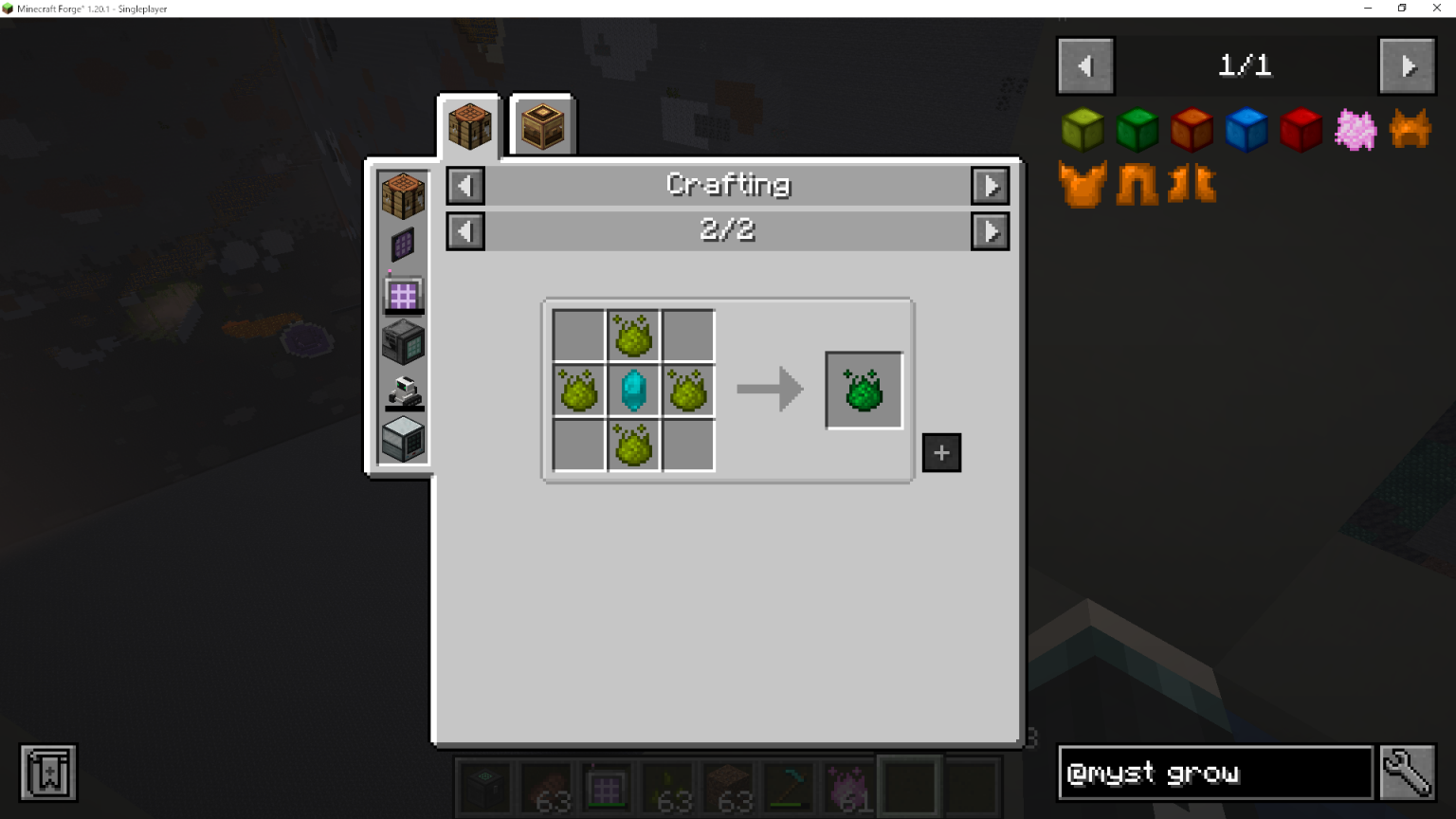
Task: Open the purple panel machine sidebar category
Action: click(x=402, y=245)
